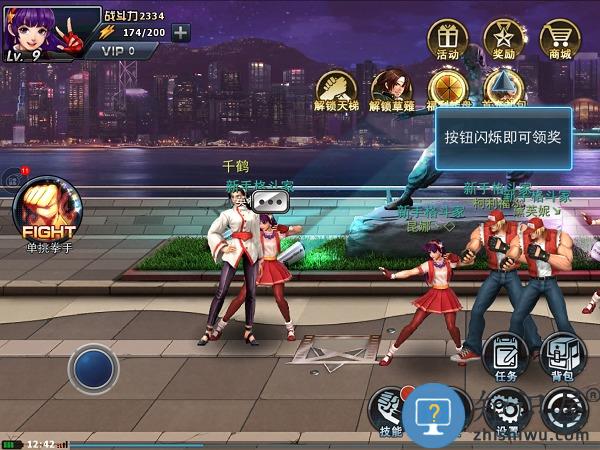Open the 任务 quest list
The height and width of the screenshot is (450, 600).
click(x=505, y=355)
